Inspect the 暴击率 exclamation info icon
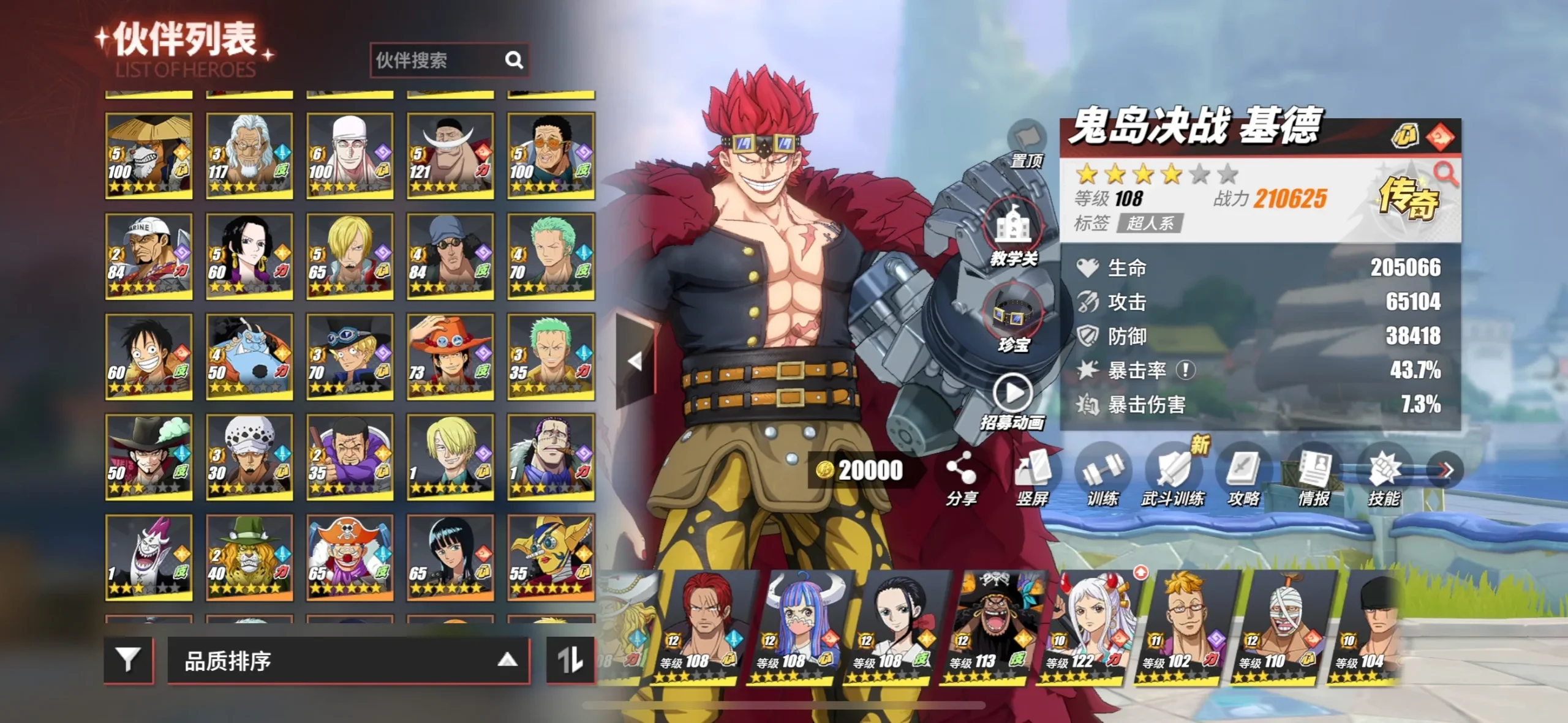Viewport: 1568px width, 723px height. [1186, 370]
